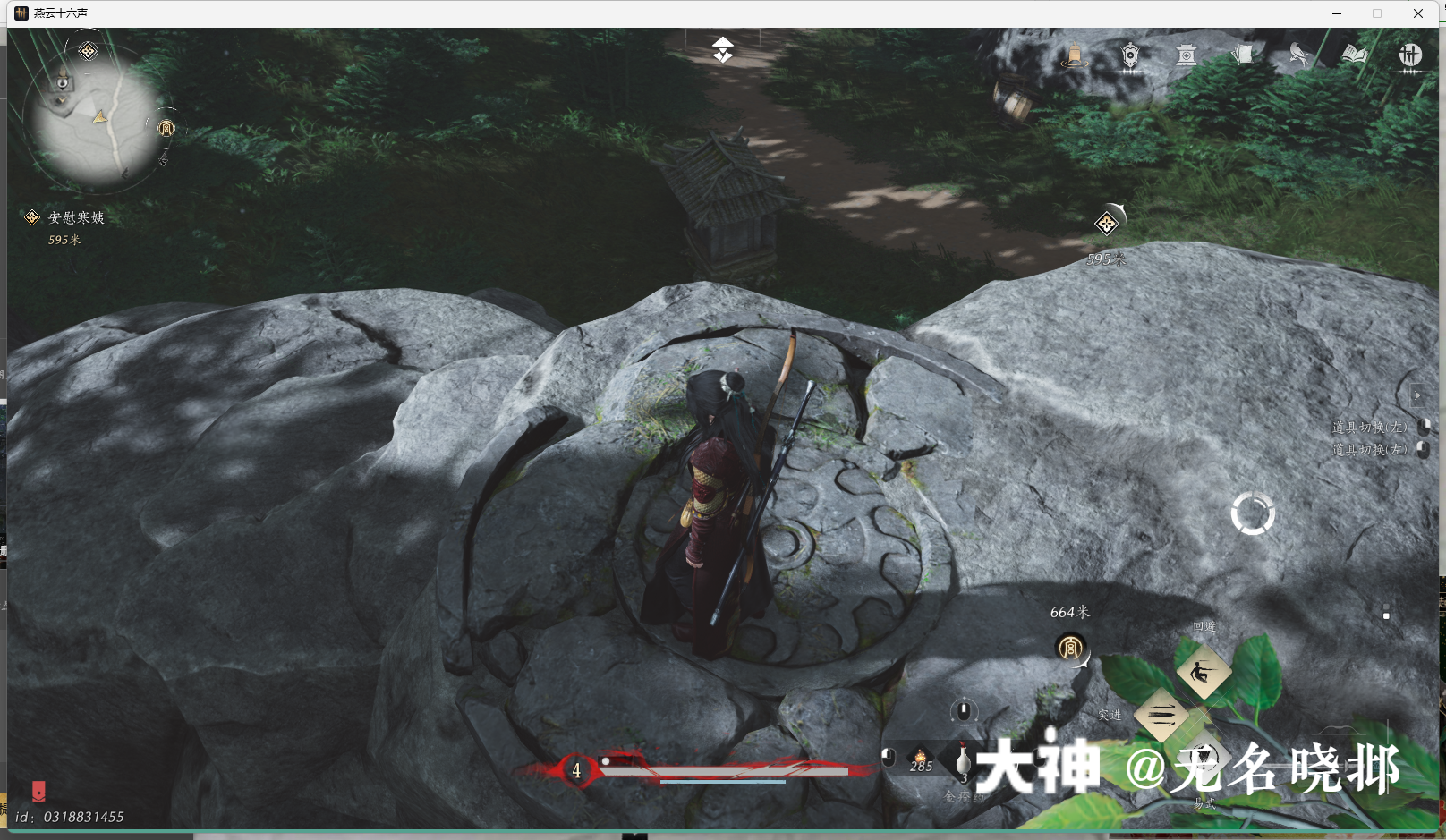Click the 易式 stance skill diamond

tap(1203, 759)
